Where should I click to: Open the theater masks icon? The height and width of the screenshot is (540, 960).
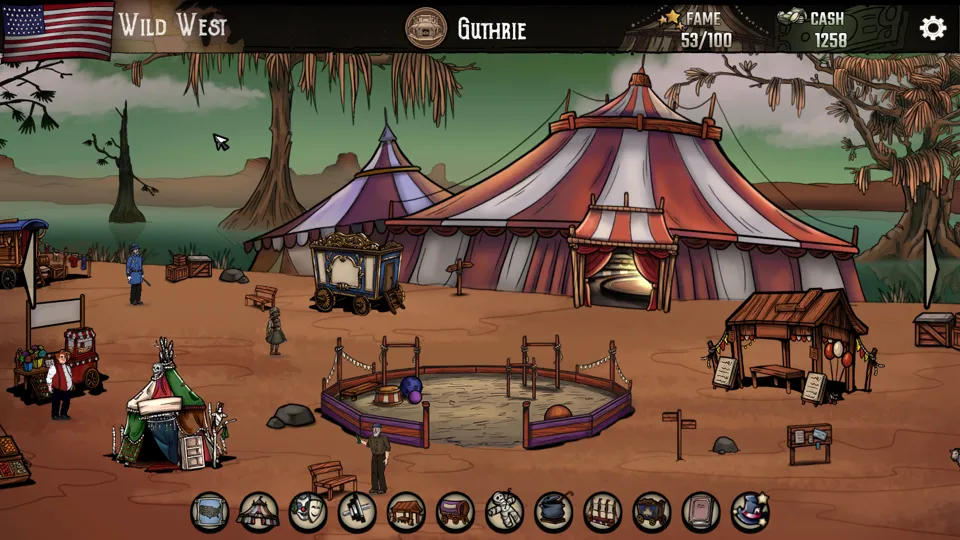click(x=308, y=512)
